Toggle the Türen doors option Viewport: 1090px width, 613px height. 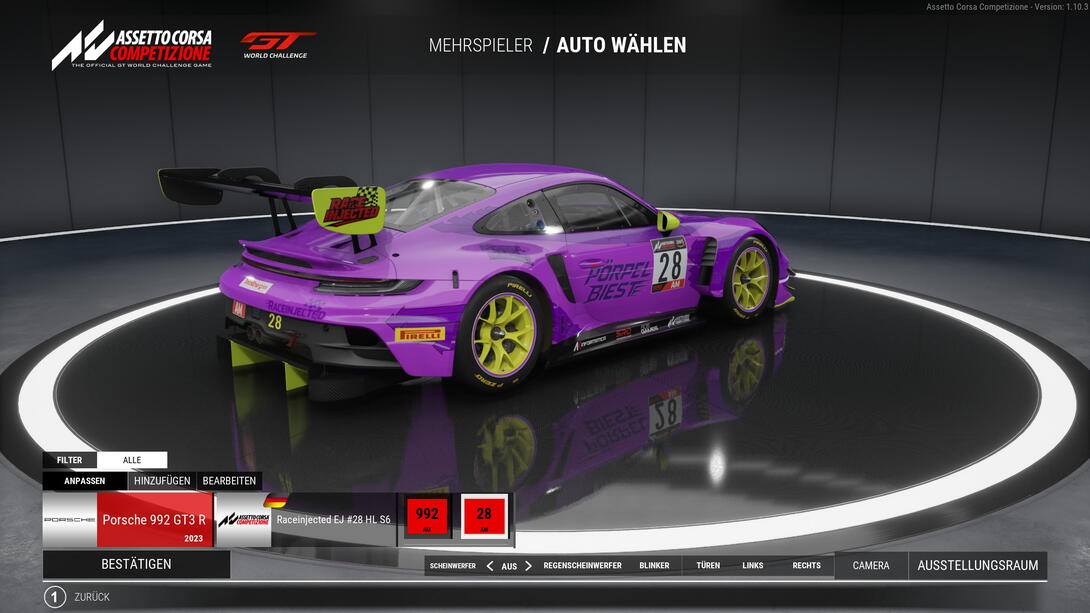pos(708,566)
